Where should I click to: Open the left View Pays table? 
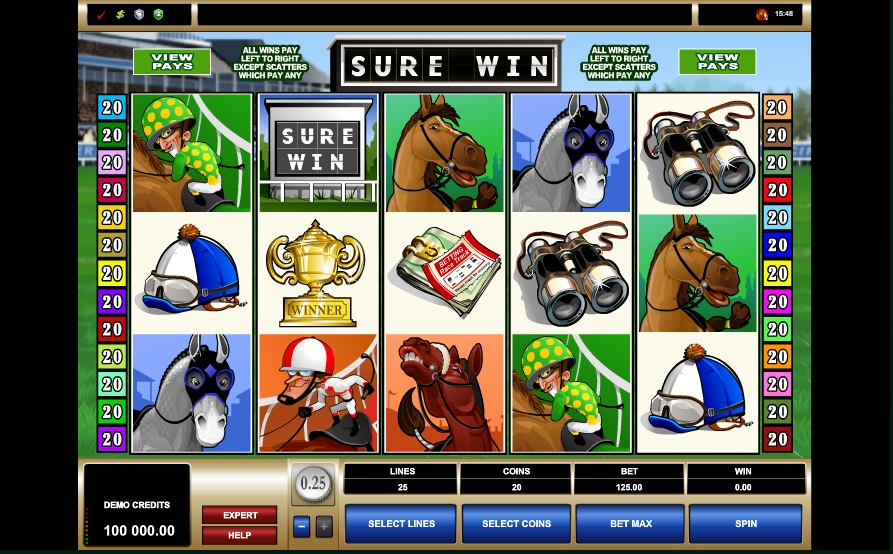172,62
